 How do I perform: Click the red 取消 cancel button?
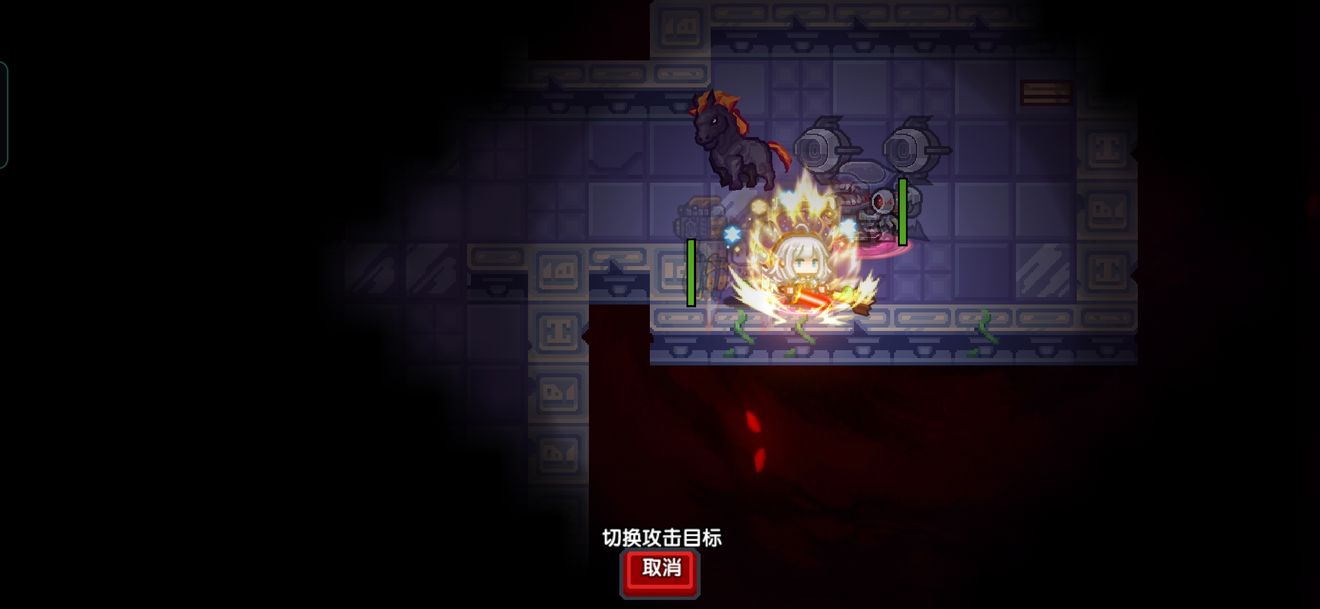coord(660,570)
